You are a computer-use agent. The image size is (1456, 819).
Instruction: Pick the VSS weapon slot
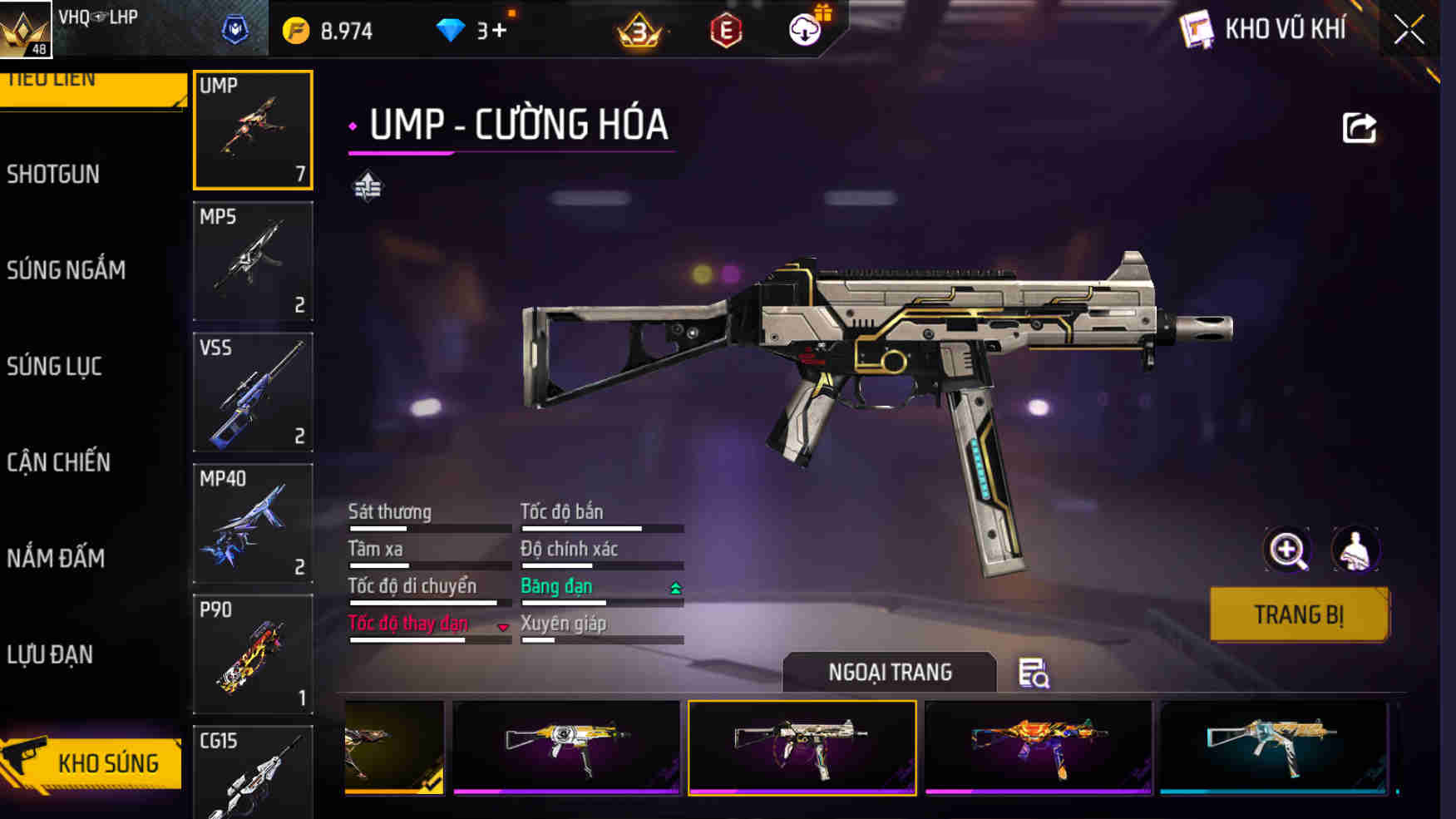(253, 392)
